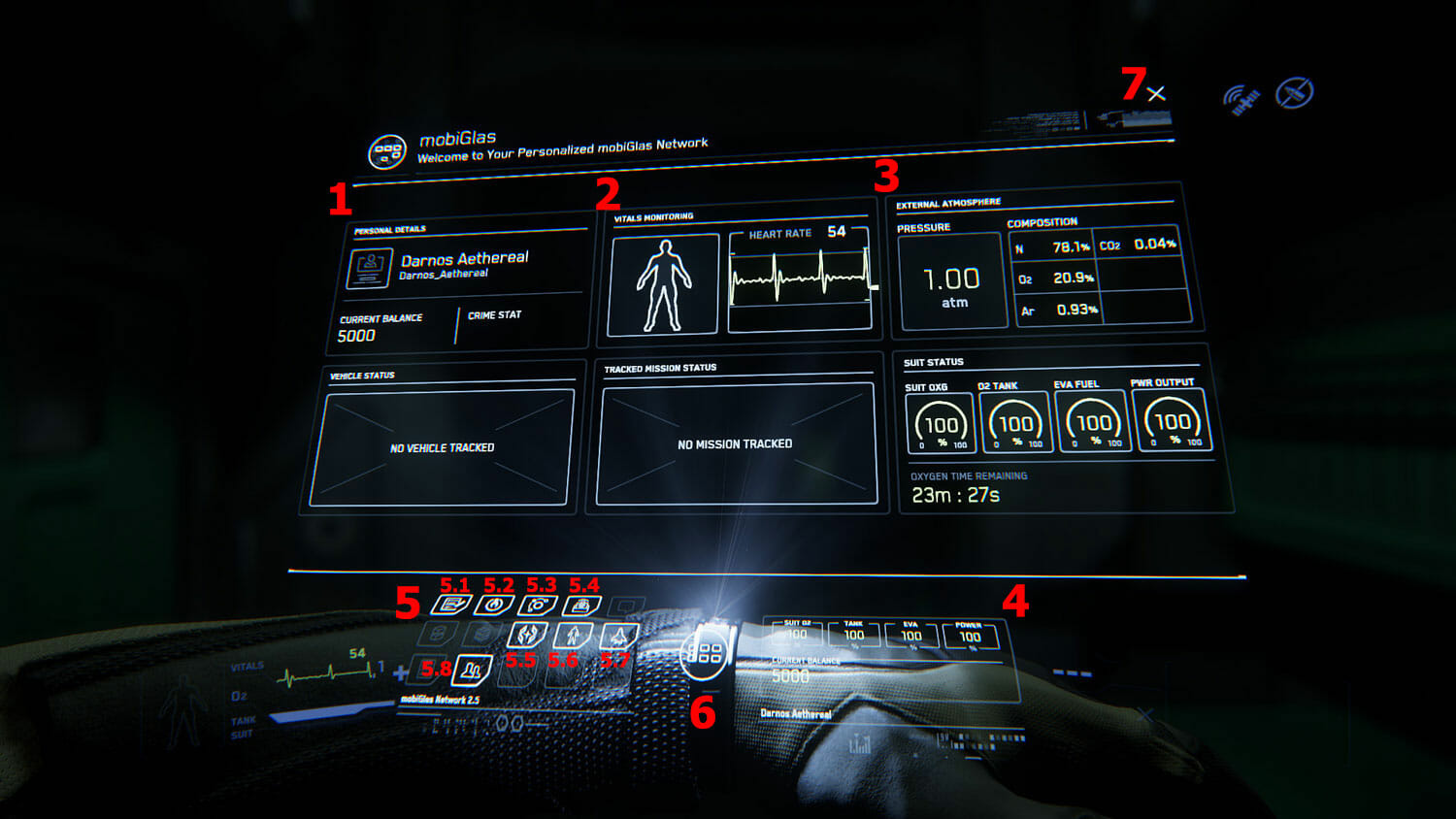The image size is (1456, 819).
Task: Launch the spaceship vehicle app icon
Action: pyautogui.click(x=618, y=636)
